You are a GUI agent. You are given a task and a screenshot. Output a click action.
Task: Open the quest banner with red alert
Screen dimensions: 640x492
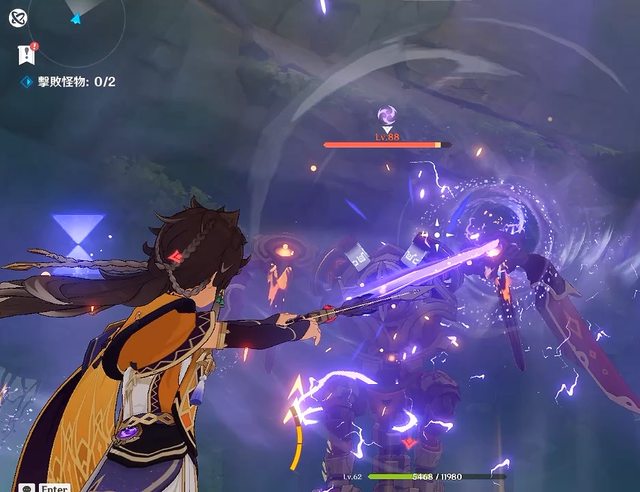(25, 55)
